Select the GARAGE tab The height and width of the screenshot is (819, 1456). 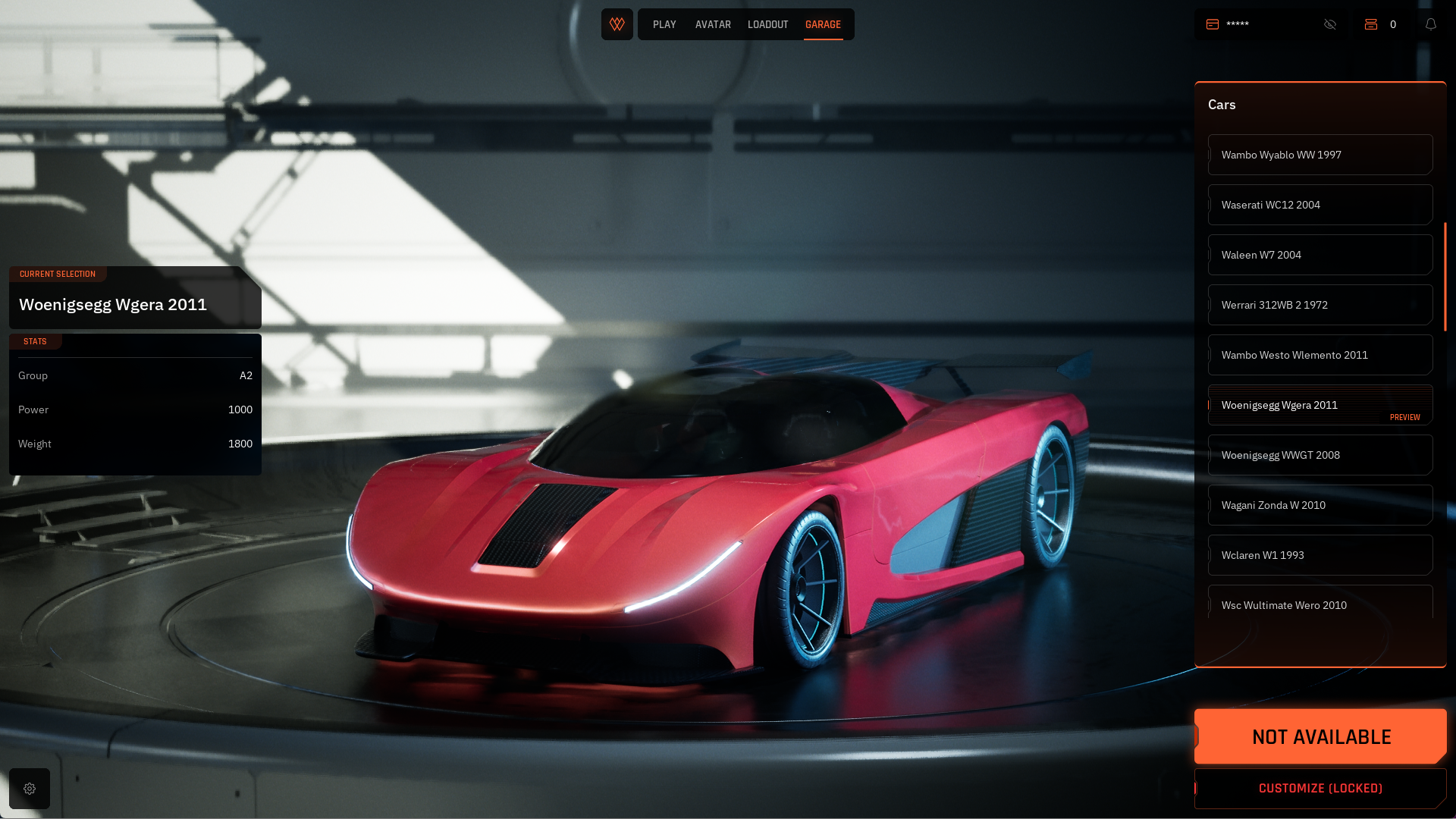click(823, 24)
